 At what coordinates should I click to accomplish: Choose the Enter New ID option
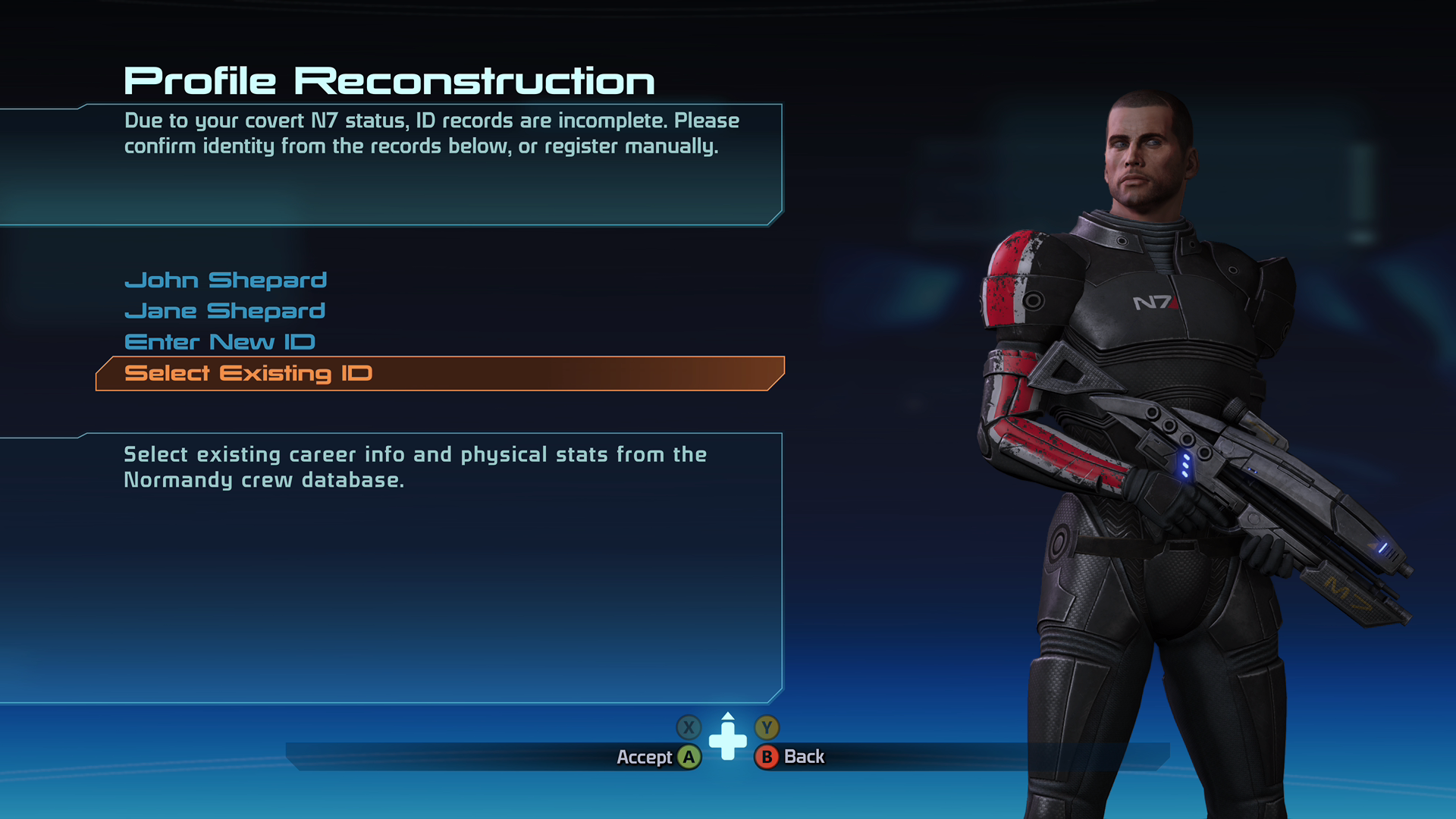[219, 341]
